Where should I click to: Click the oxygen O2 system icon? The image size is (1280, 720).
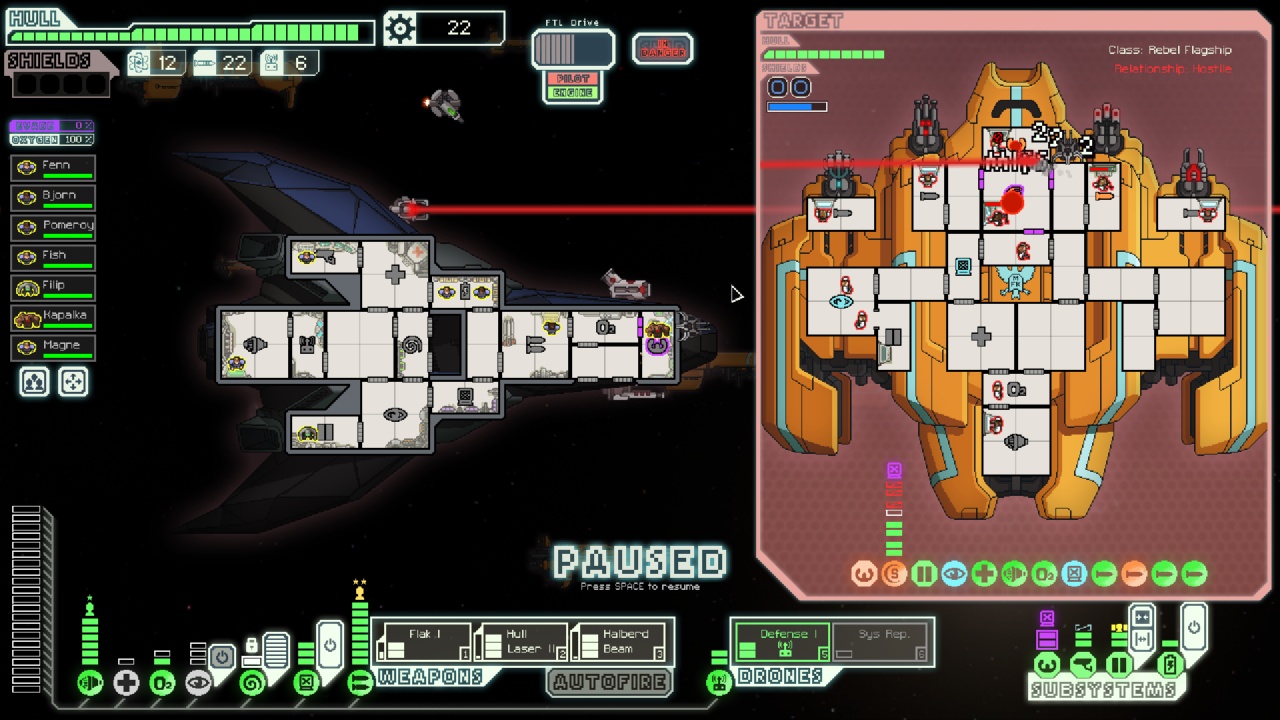point(162,683)
